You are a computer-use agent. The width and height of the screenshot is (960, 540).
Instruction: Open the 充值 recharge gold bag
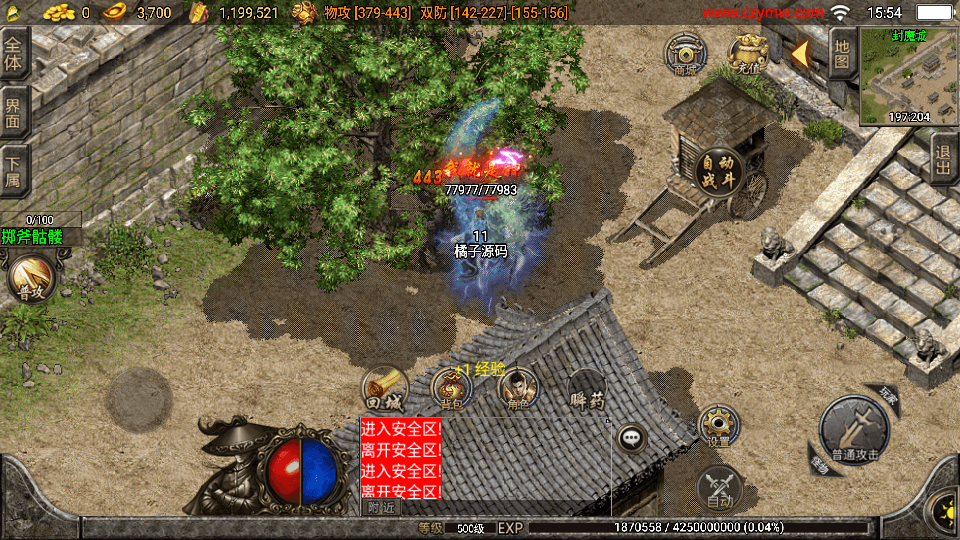(x=748, y=53)
